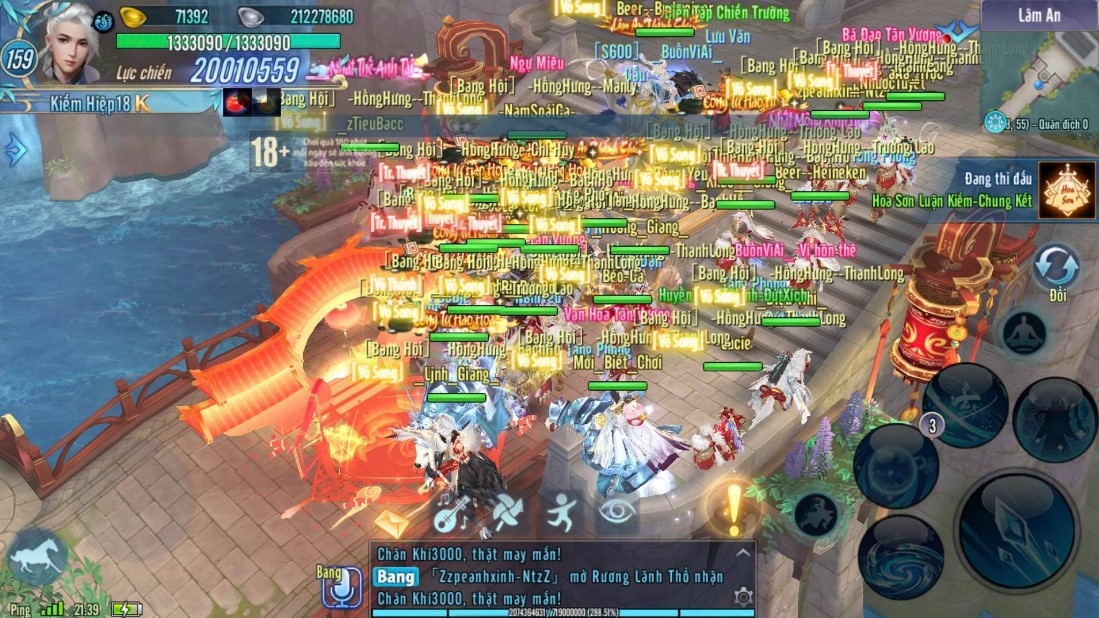This screenshot has width=1099, height=618.
Task: Select the running figure icon
Action: 562,513
